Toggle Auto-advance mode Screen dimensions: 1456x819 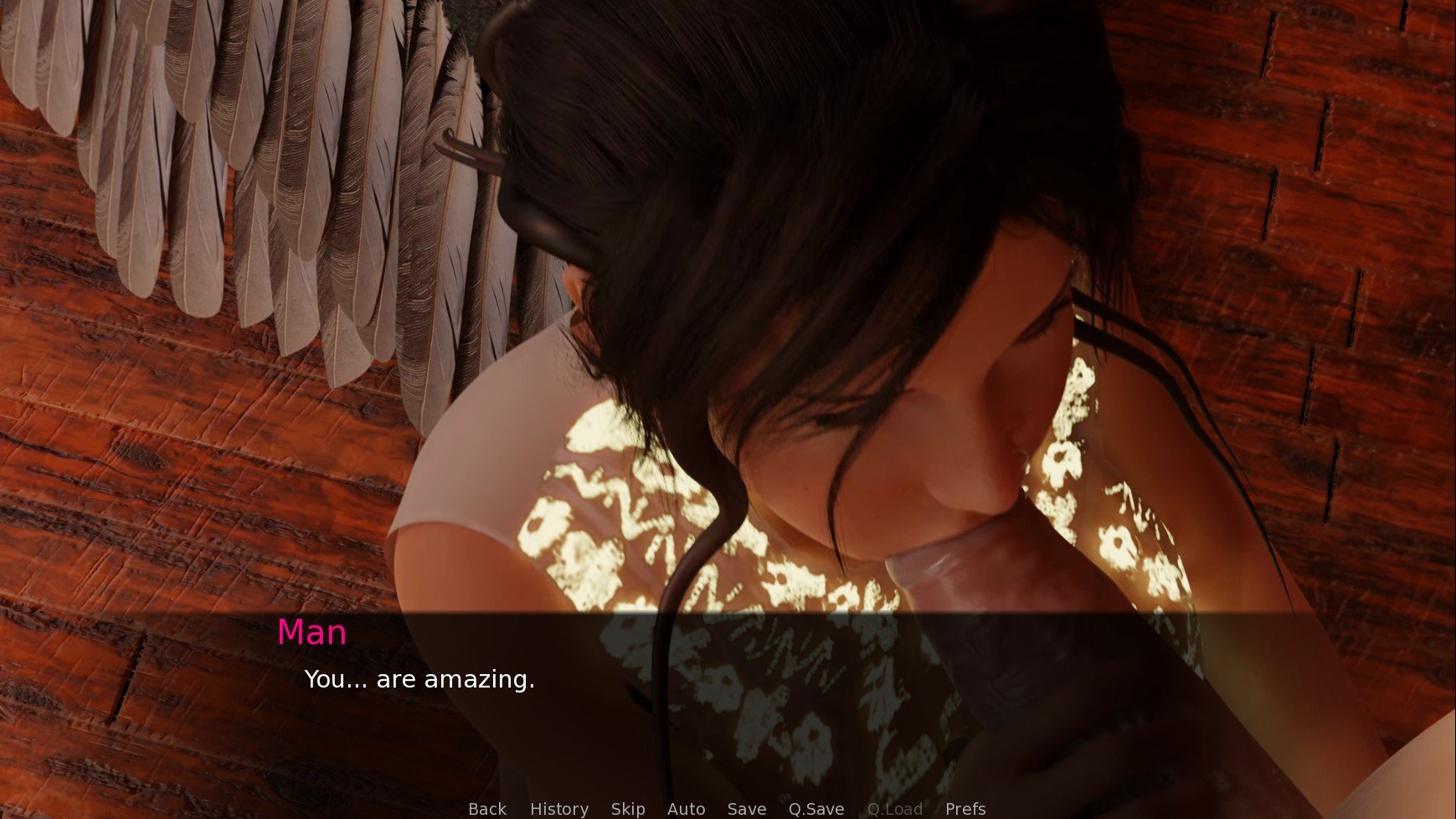686,809
